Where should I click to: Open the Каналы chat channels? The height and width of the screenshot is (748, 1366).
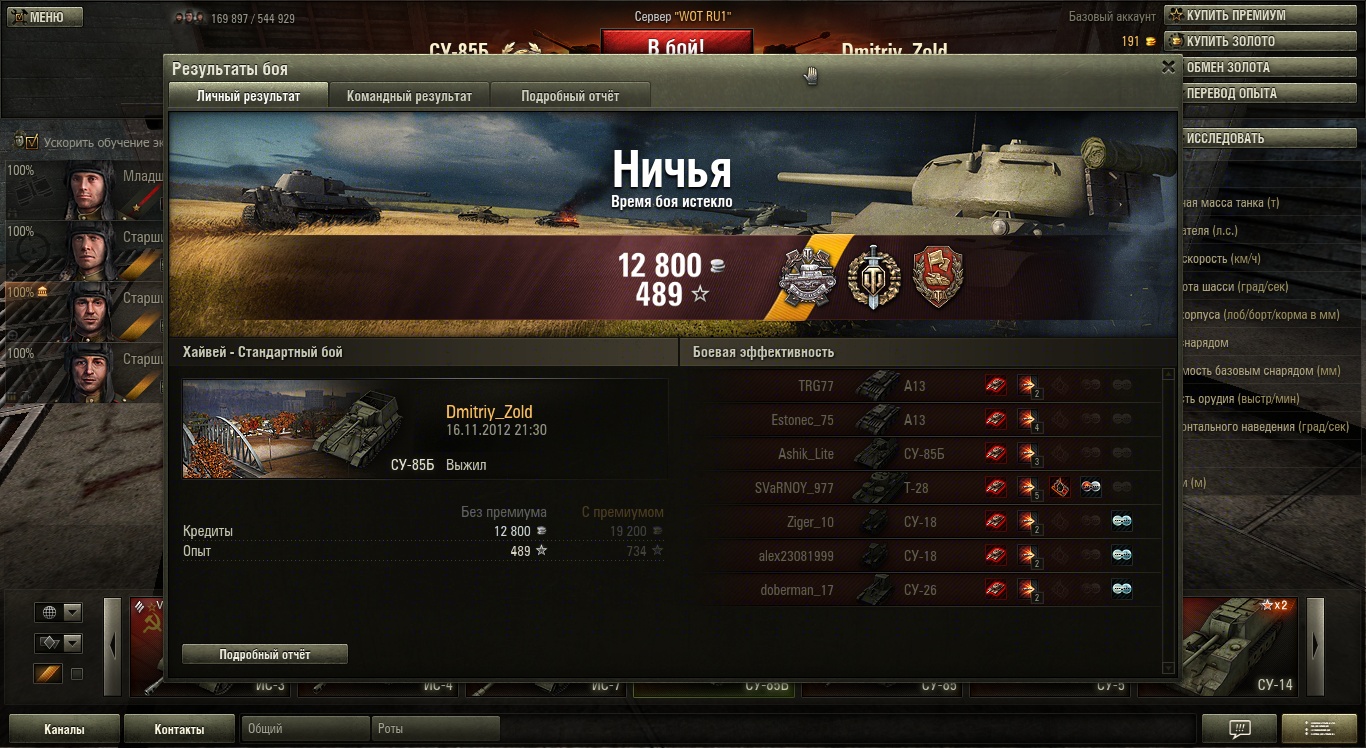tap(64, 729)
